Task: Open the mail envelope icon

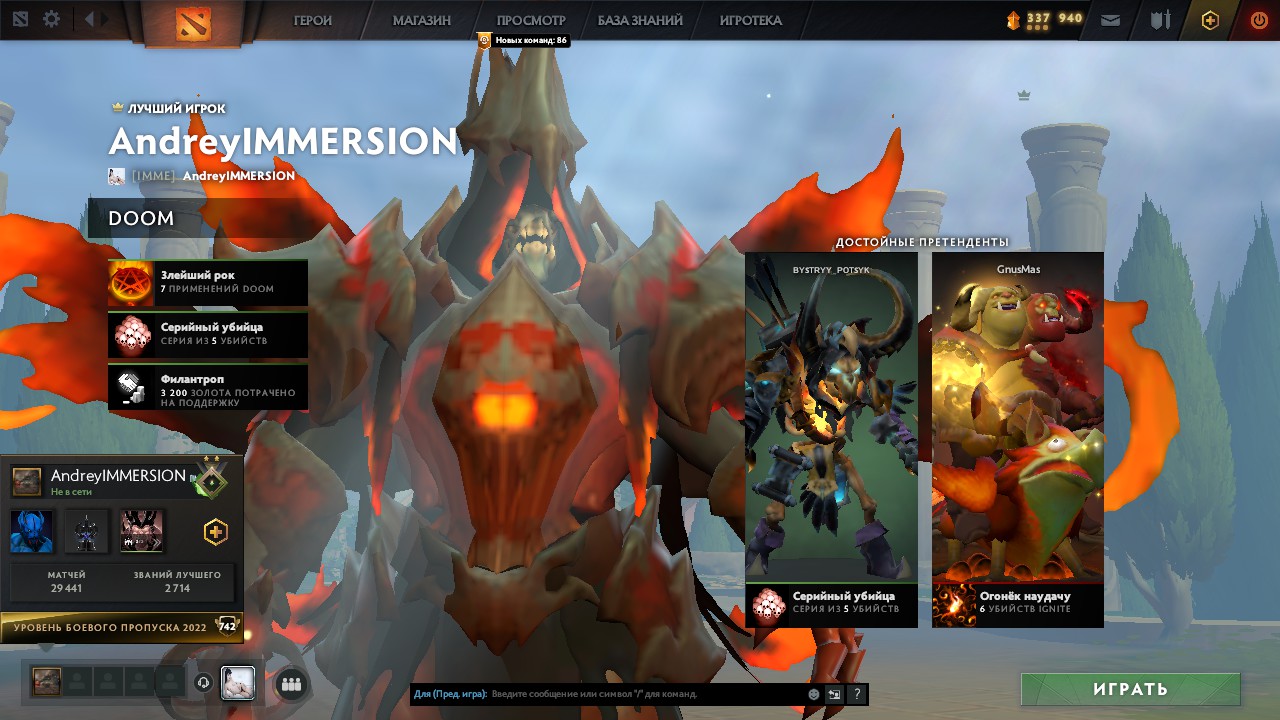Action: tap(1110, 20)
